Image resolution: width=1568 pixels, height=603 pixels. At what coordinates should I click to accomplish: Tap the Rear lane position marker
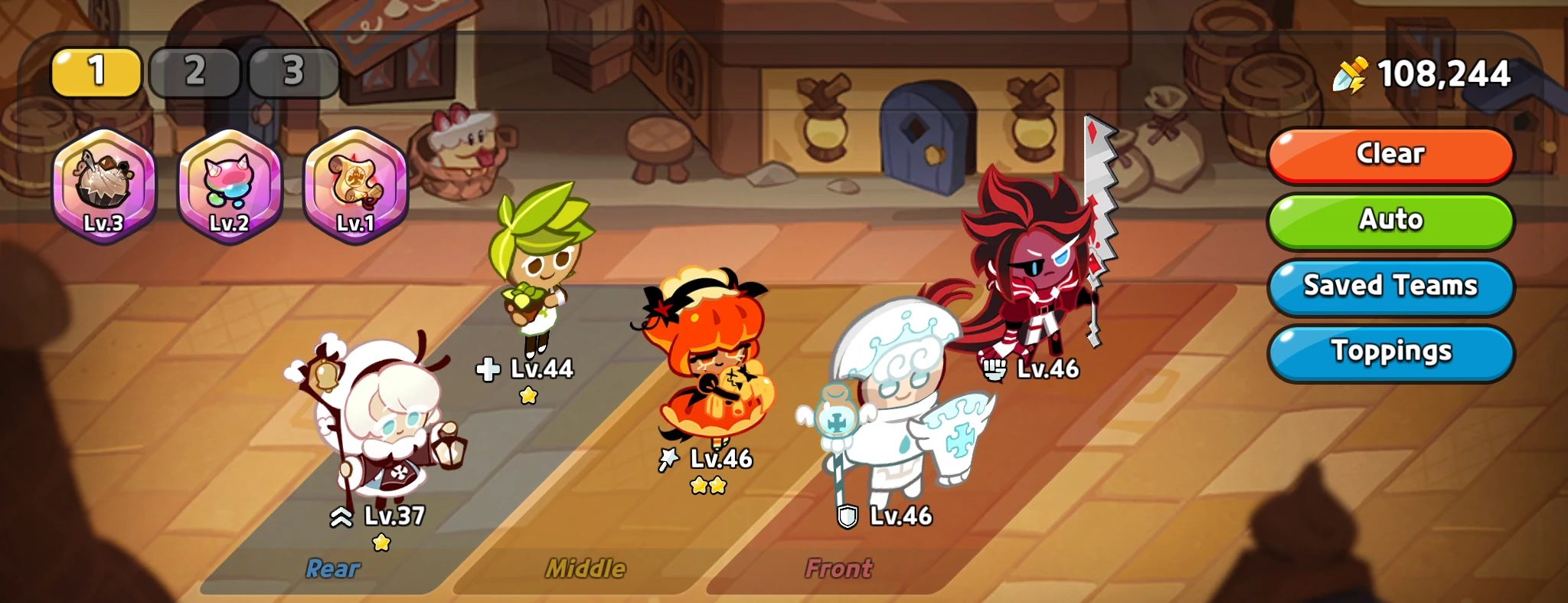332,568
